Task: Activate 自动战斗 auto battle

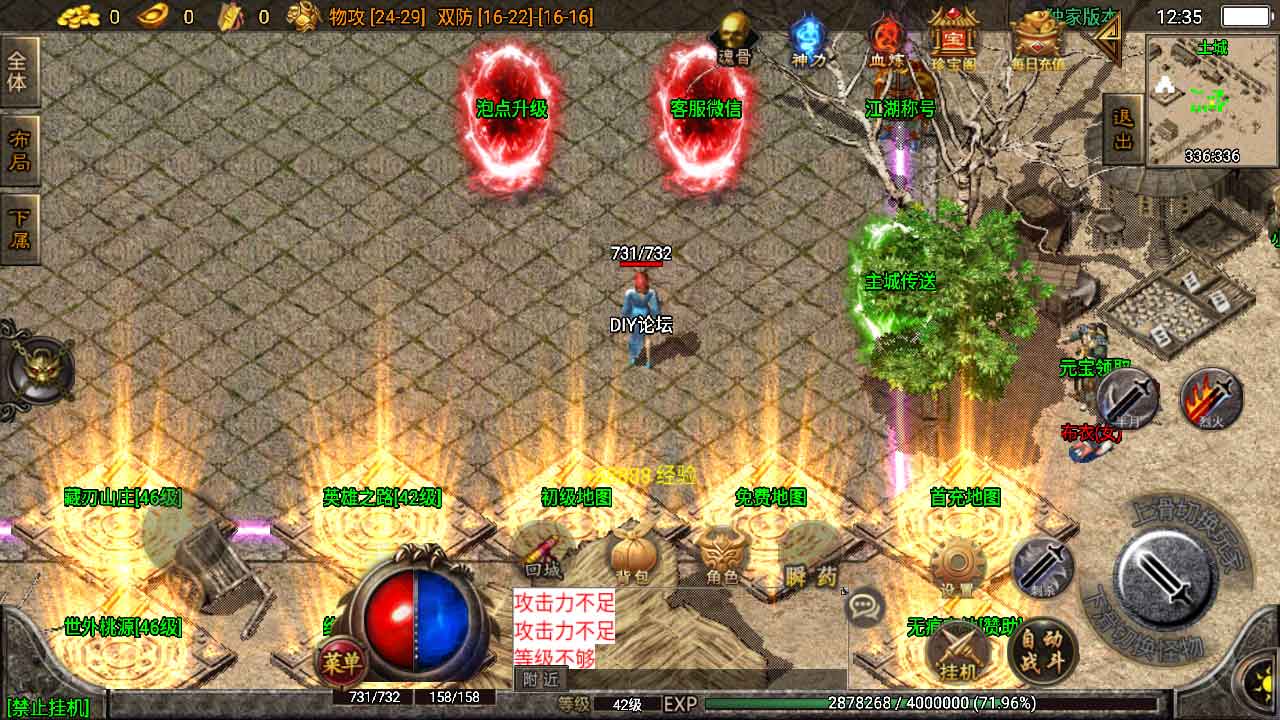Action: (x=1041, y=651)
